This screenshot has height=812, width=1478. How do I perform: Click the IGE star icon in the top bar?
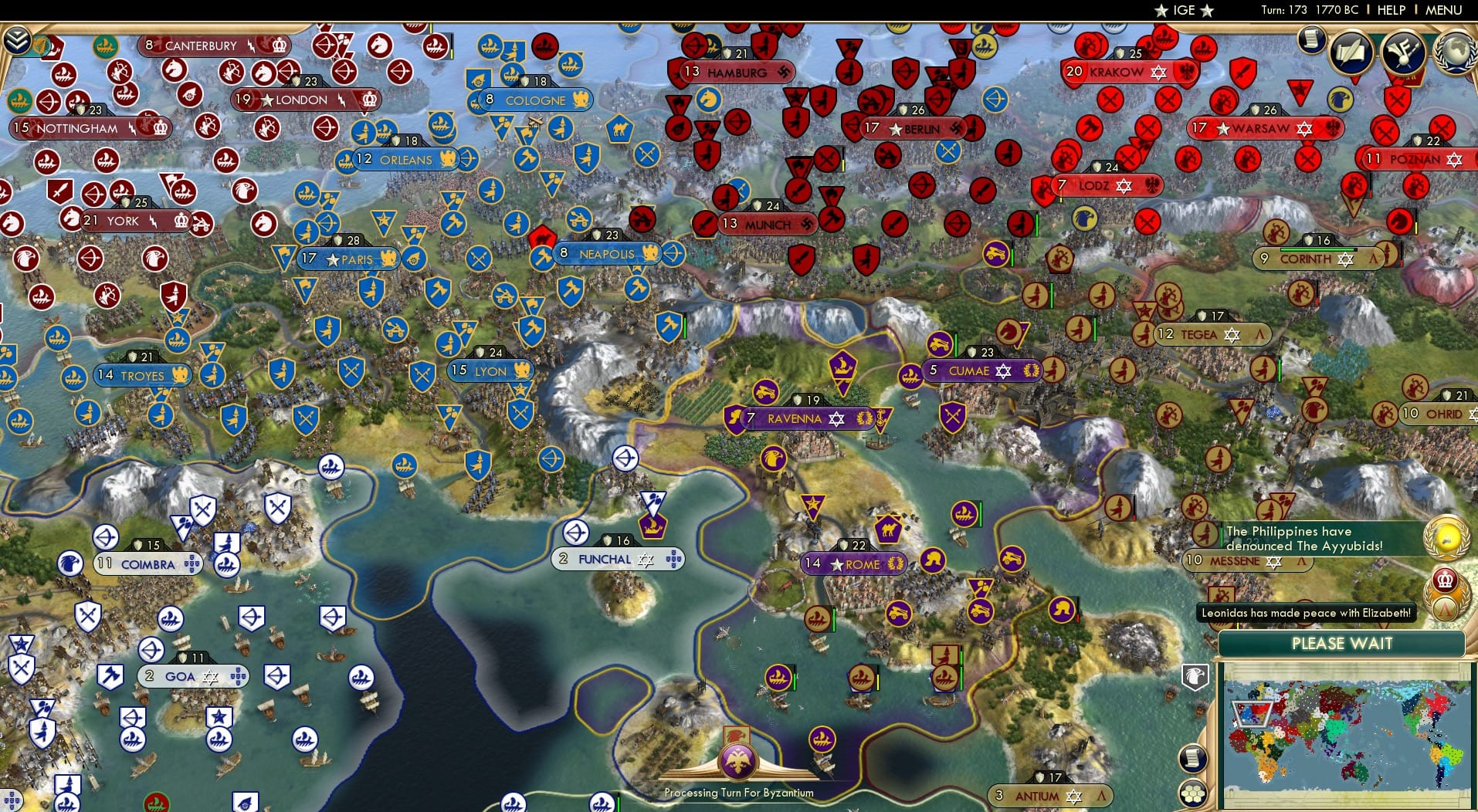coord(1161,10)
